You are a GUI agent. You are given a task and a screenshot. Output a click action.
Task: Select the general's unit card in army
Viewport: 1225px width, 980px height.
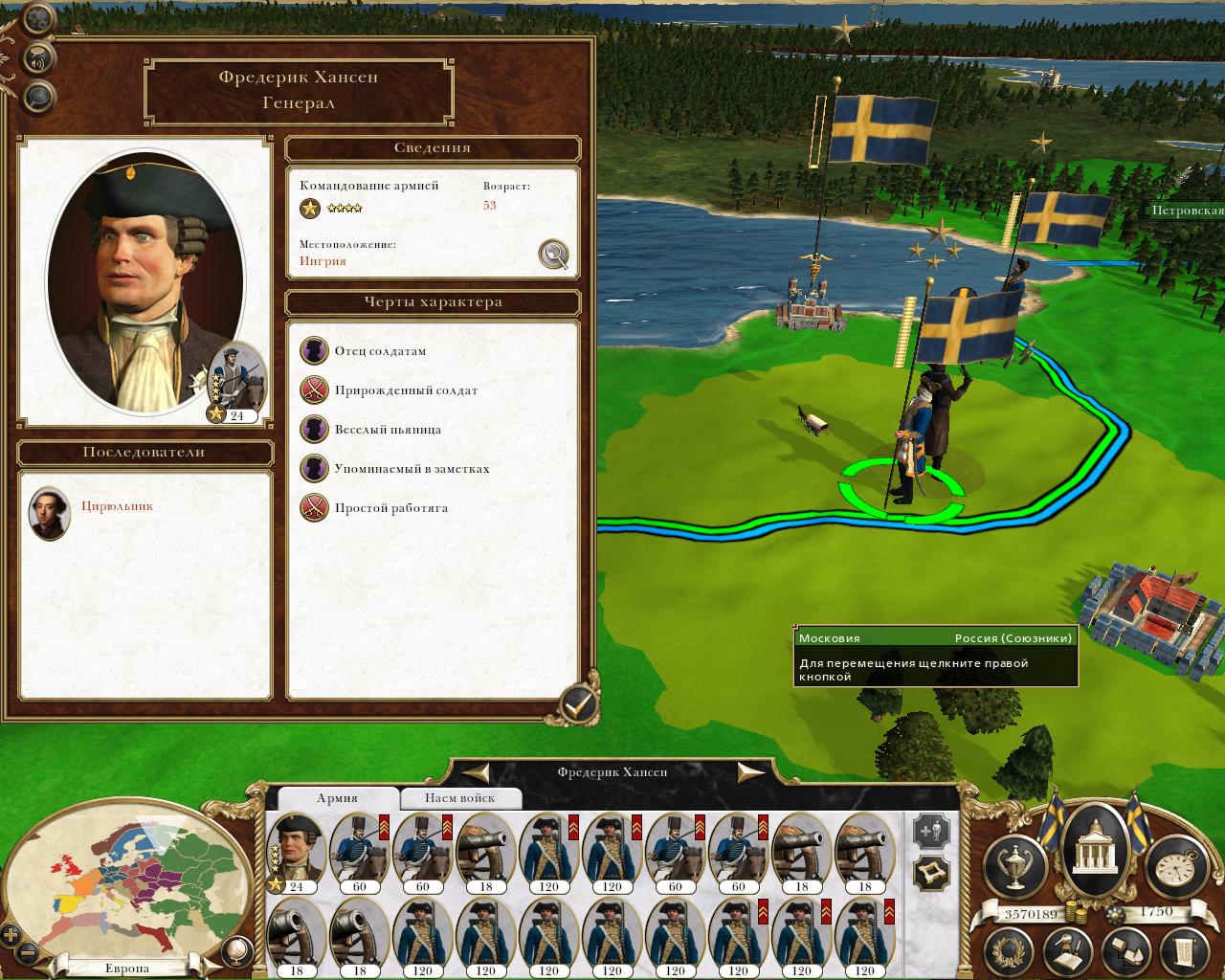pos(297,852)
